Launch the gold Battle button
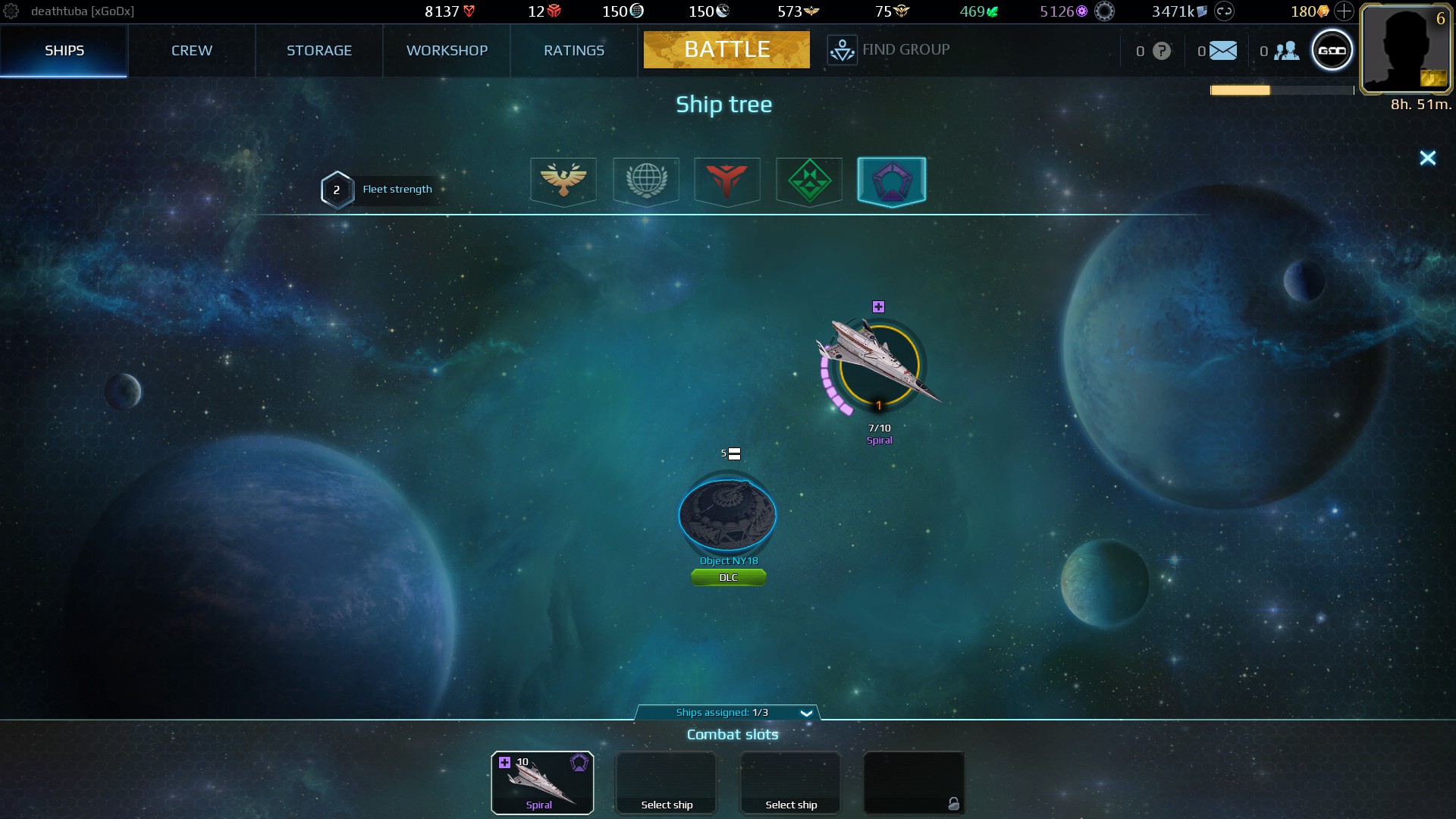The image size is (1456, 819). point(726,50)
